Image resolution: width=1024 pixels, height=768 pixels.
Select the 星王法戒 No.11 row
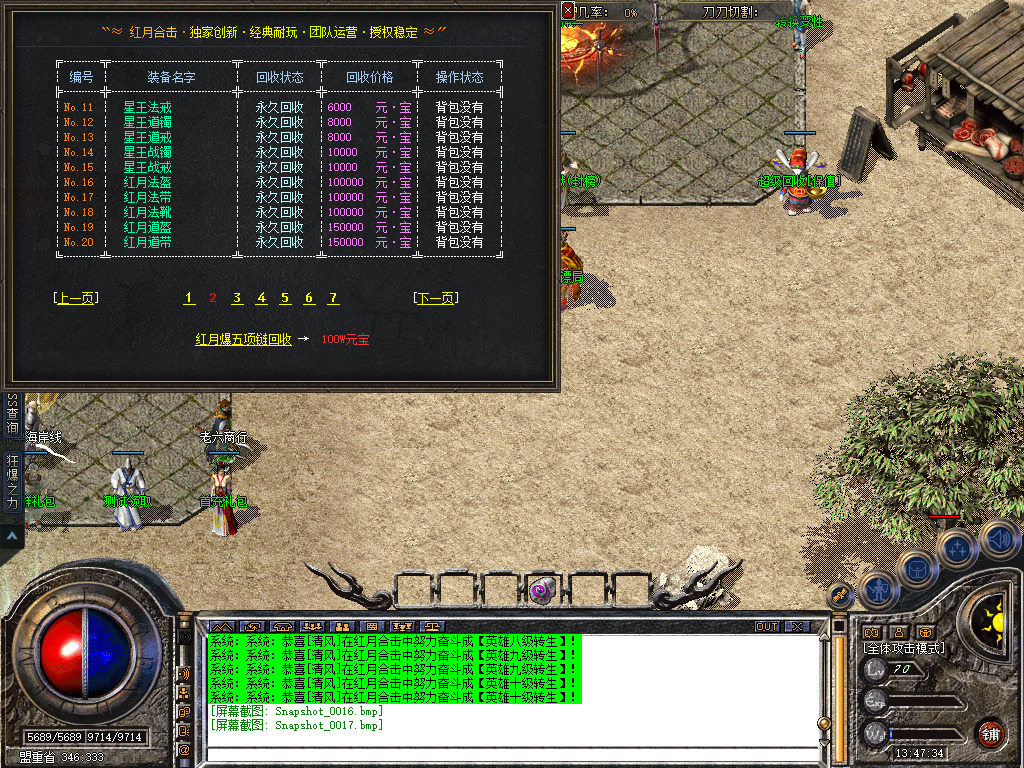148,107
